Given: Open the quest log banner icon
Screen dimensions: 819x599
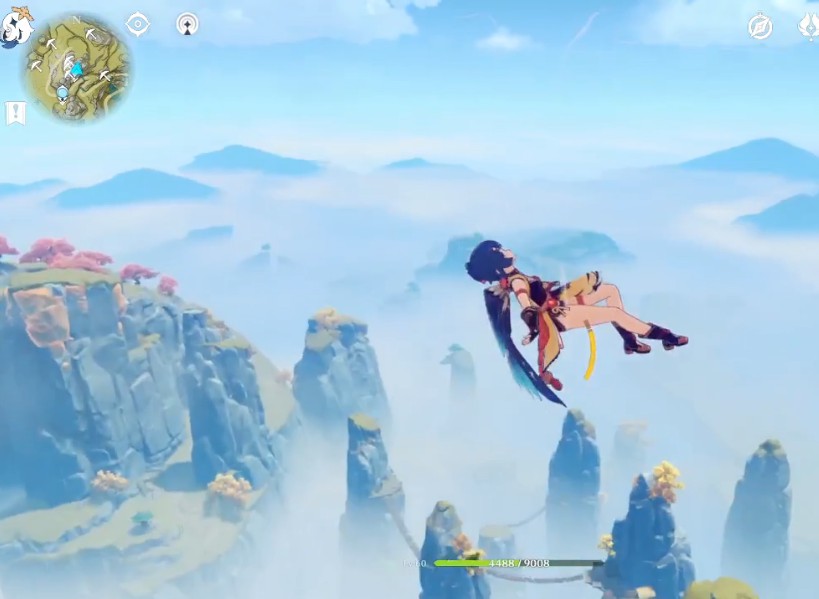Looking at the screenshot, I should 15,113.
